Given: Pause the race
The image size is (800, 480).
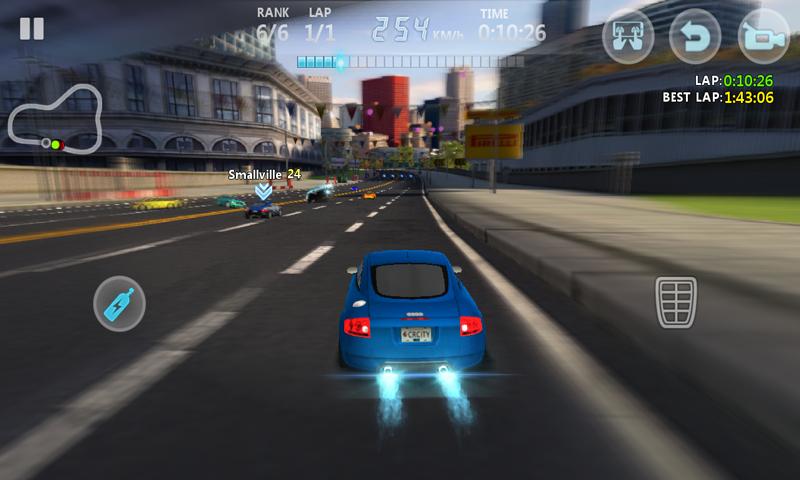Looking at the screenshot, I should (x=32, y=28).
